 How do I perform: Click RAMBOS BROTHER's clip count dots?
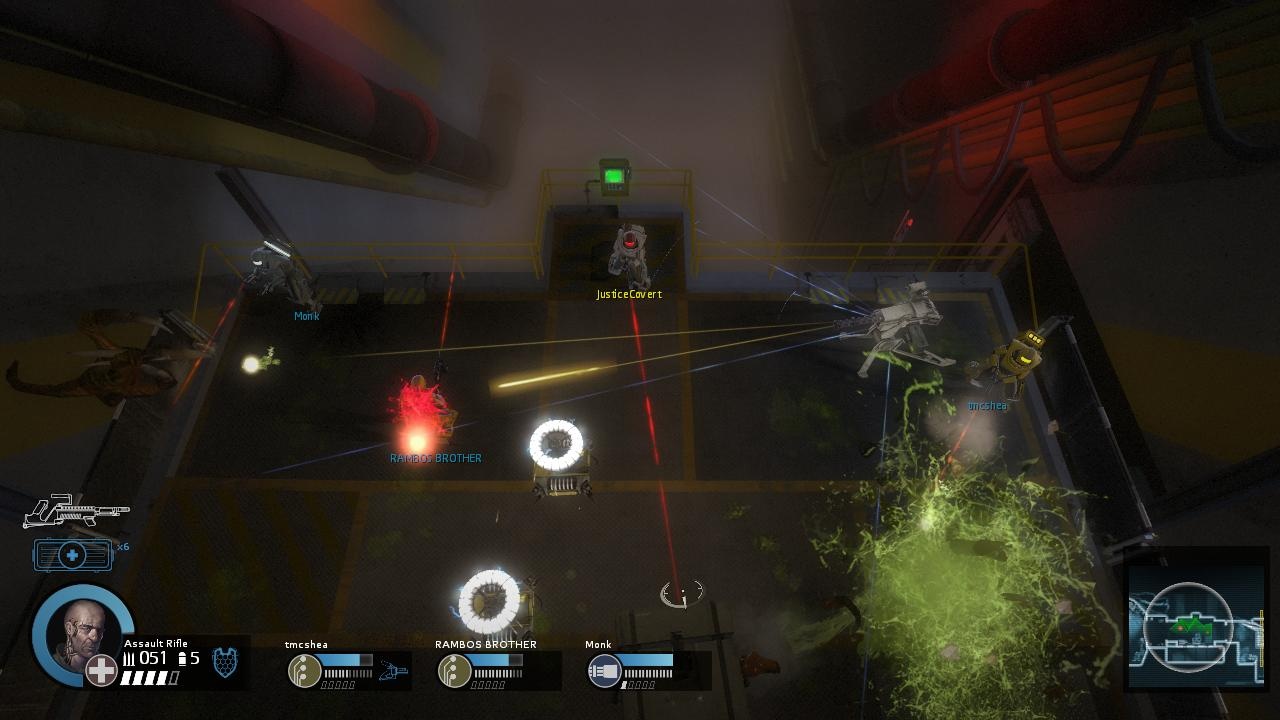tap(487, 684)
